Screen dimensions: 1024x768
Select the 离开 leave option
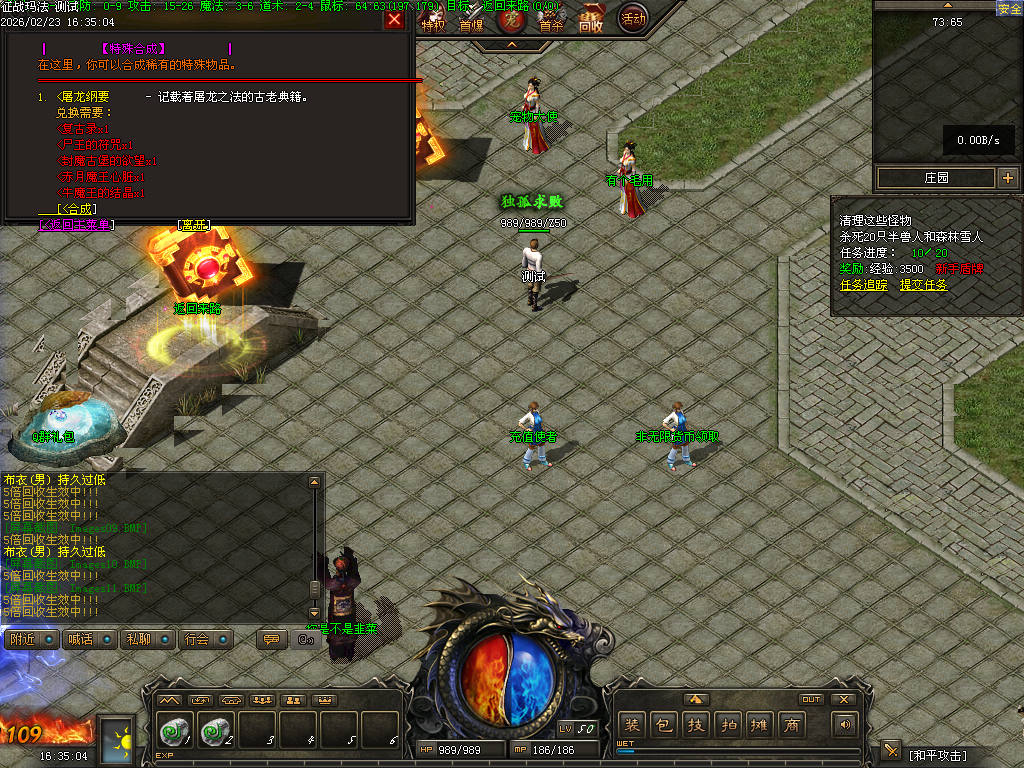click(192, 225)
